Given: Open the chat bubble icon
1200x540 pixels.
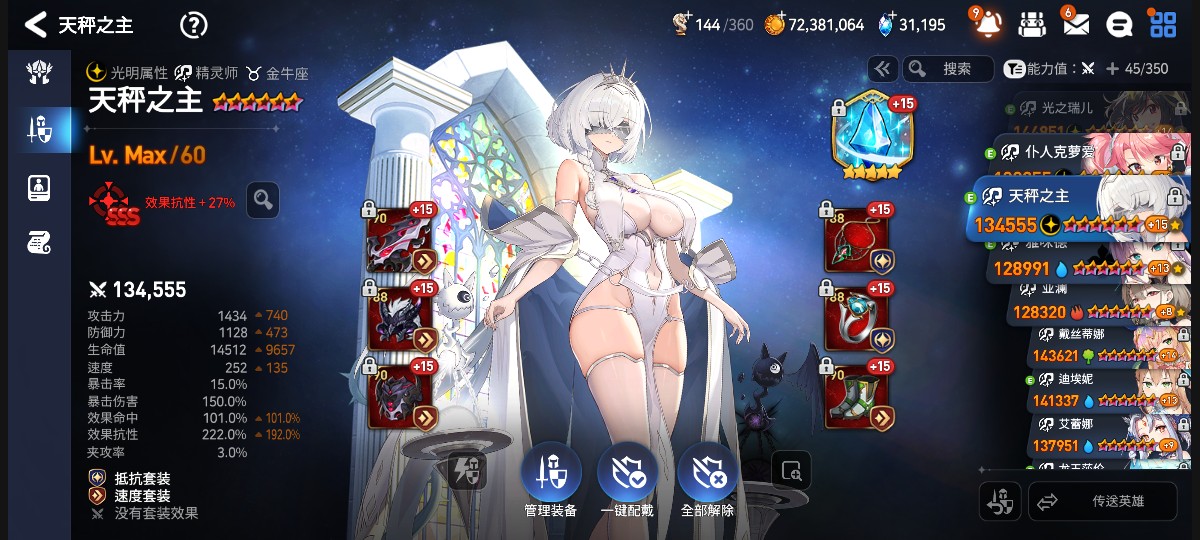Looking at the screenshot, I should pos(1121,25).
